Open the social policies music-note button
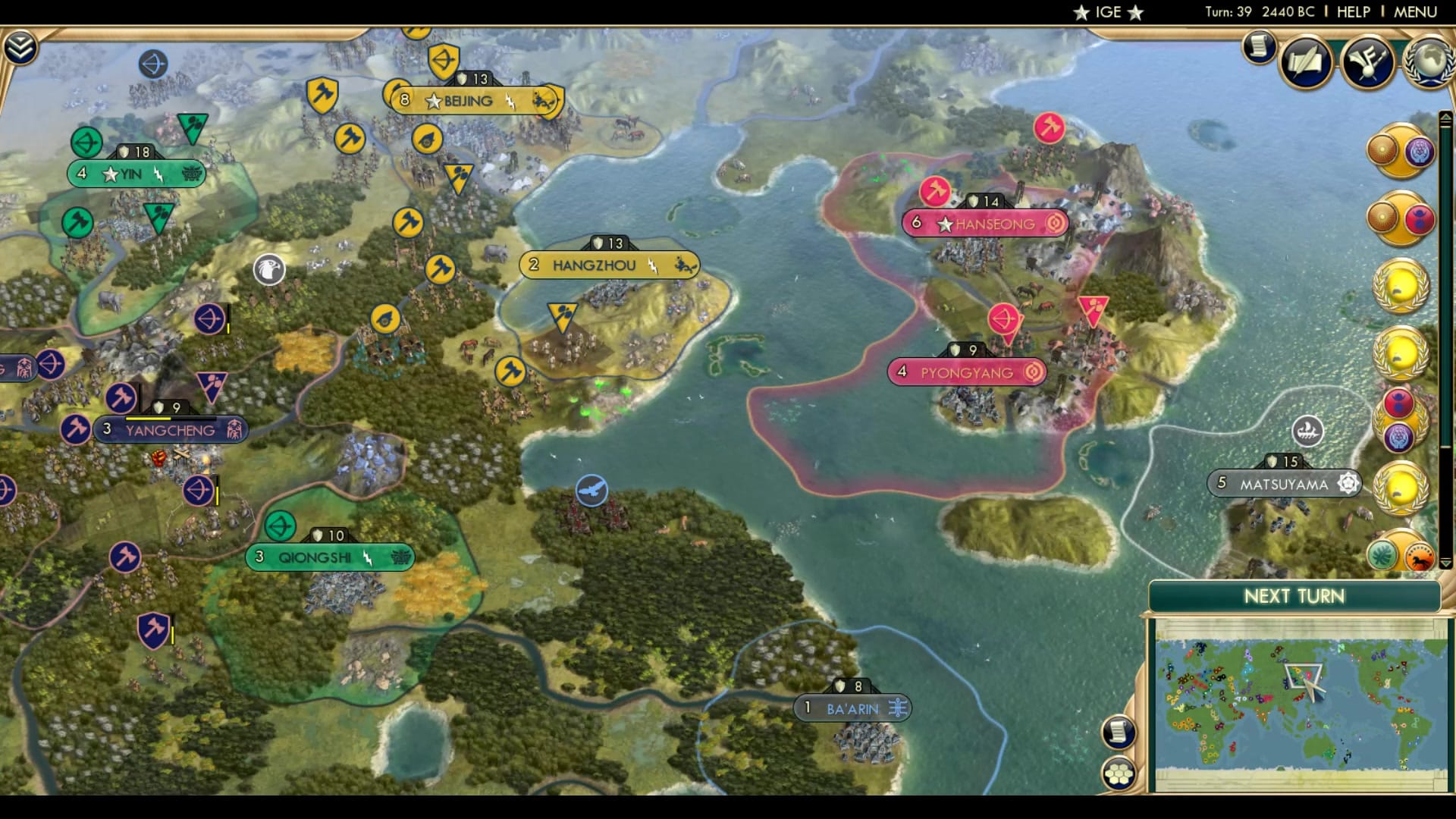This screenshot has height=819, width=1456. (1367, 62)
